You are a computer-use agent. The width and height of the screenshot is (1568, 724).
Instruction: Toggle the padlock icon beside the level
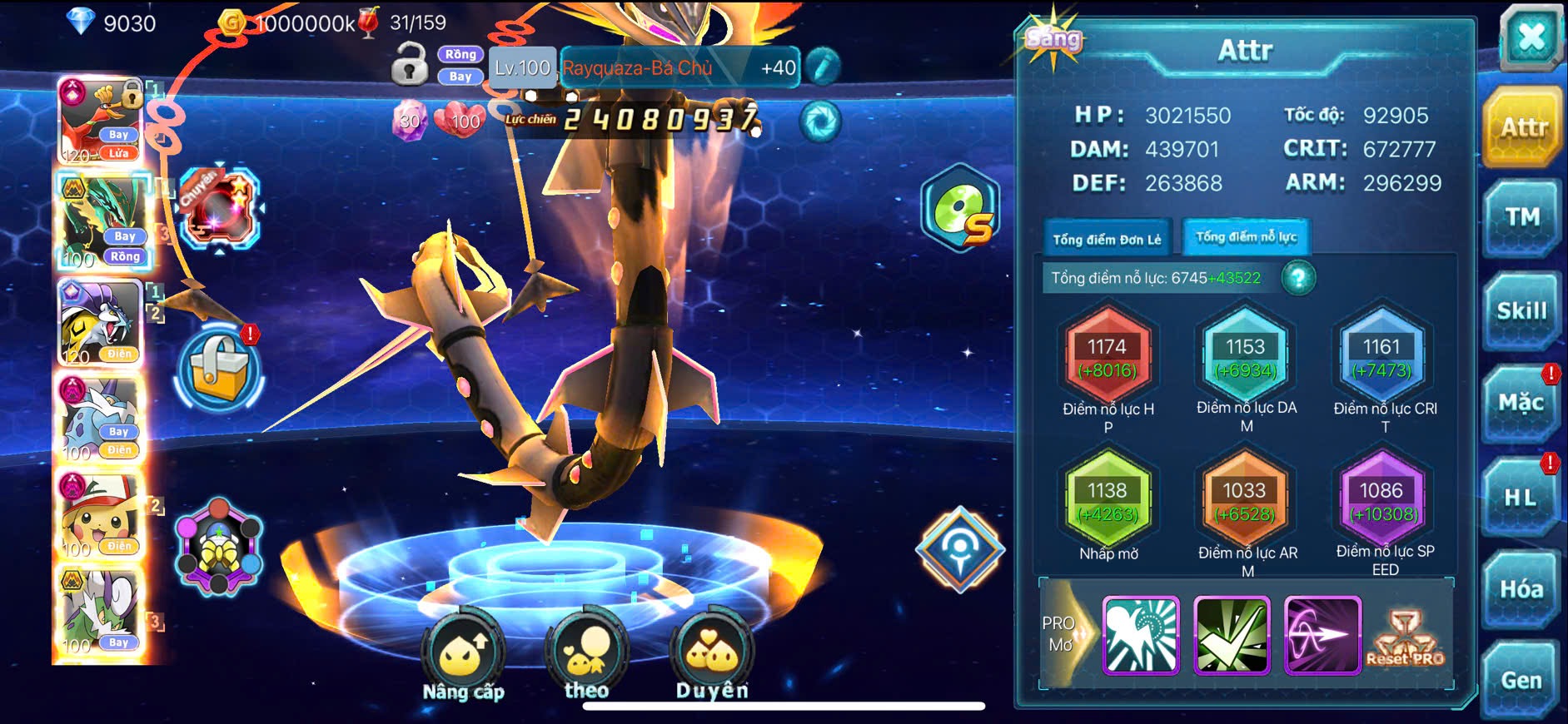[409, 65]
